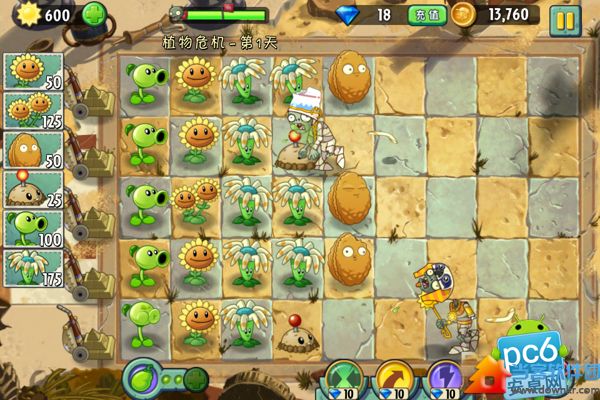The image size is (600, 400).
Task: Choose the Twin Sunflower seed packet
Action: [33, 111]
